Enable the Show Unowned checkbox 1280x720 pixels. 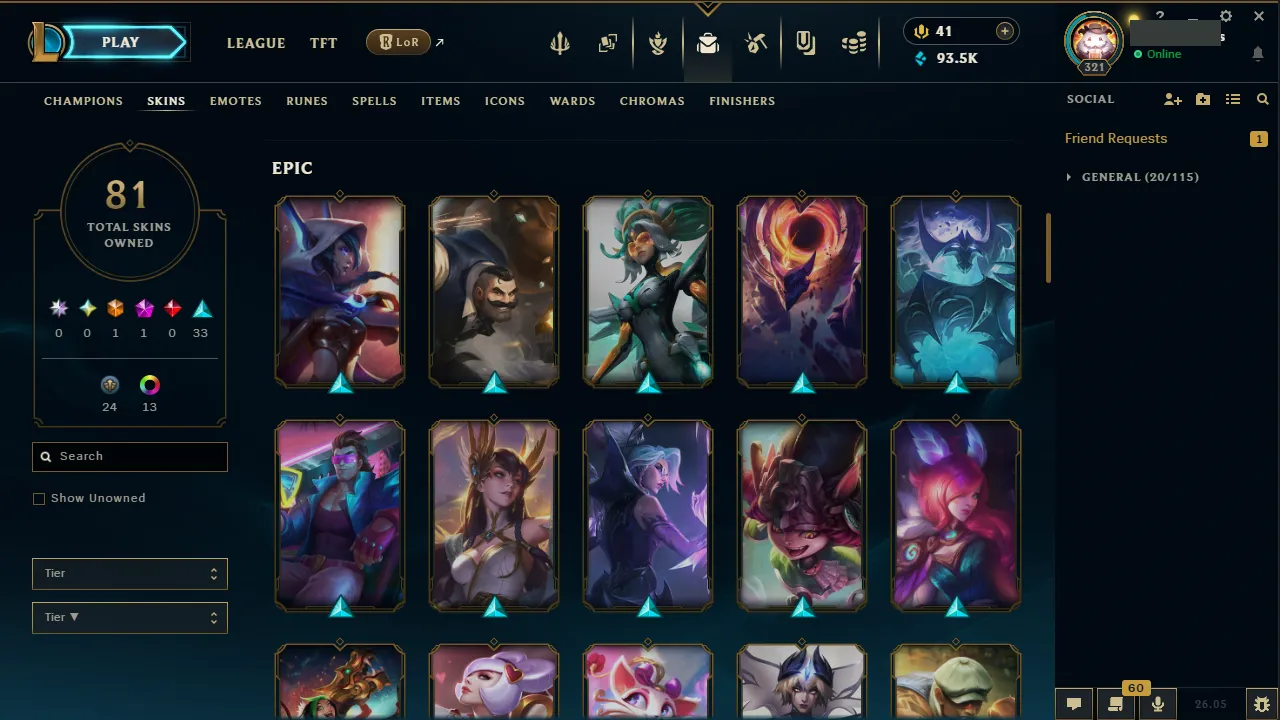click(39, 498)
